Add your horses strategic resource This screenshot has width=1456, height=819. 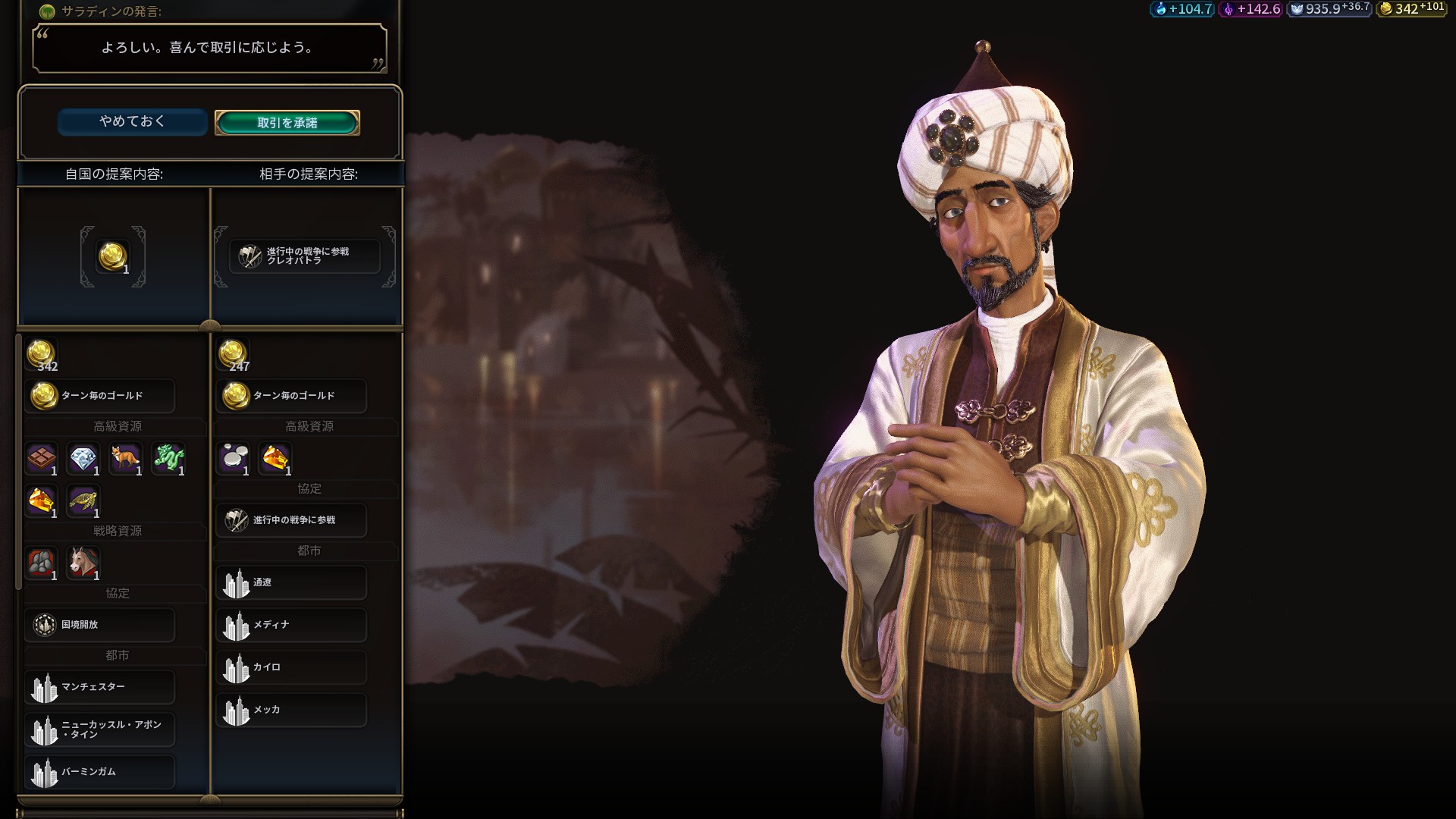(83, 563)
